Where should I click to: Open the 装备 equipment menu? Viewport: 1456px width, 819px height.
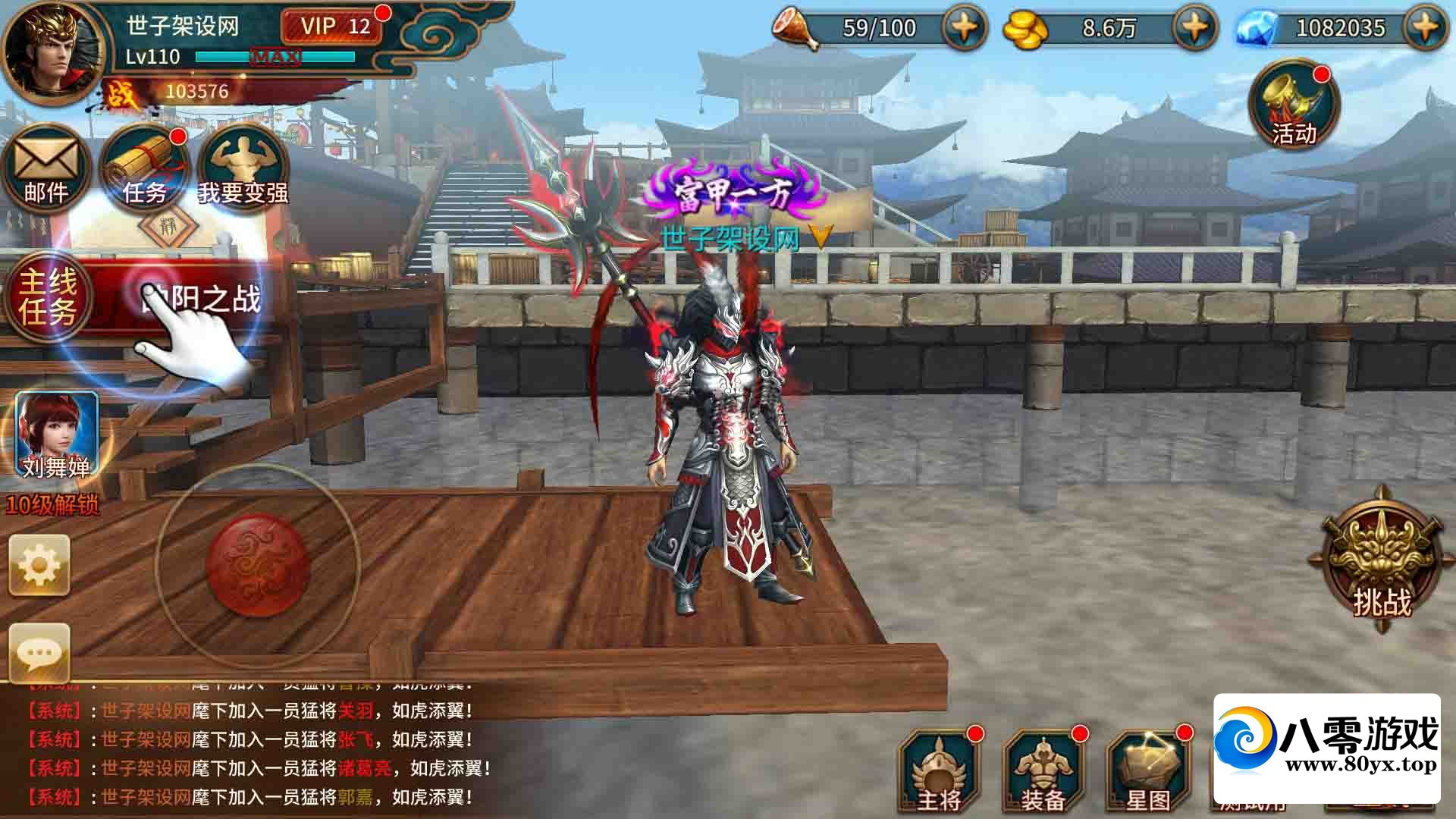tap(1043, 773)
